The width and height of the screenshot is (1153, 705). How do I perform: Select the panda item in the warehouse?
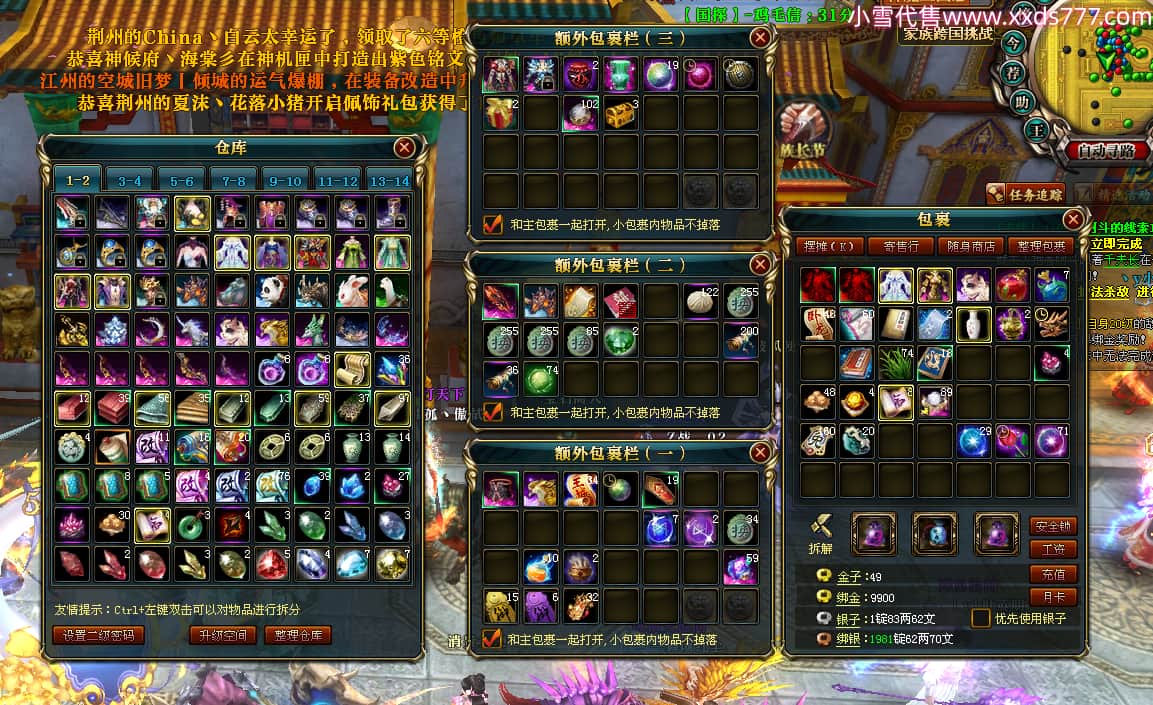coord(270,291)
